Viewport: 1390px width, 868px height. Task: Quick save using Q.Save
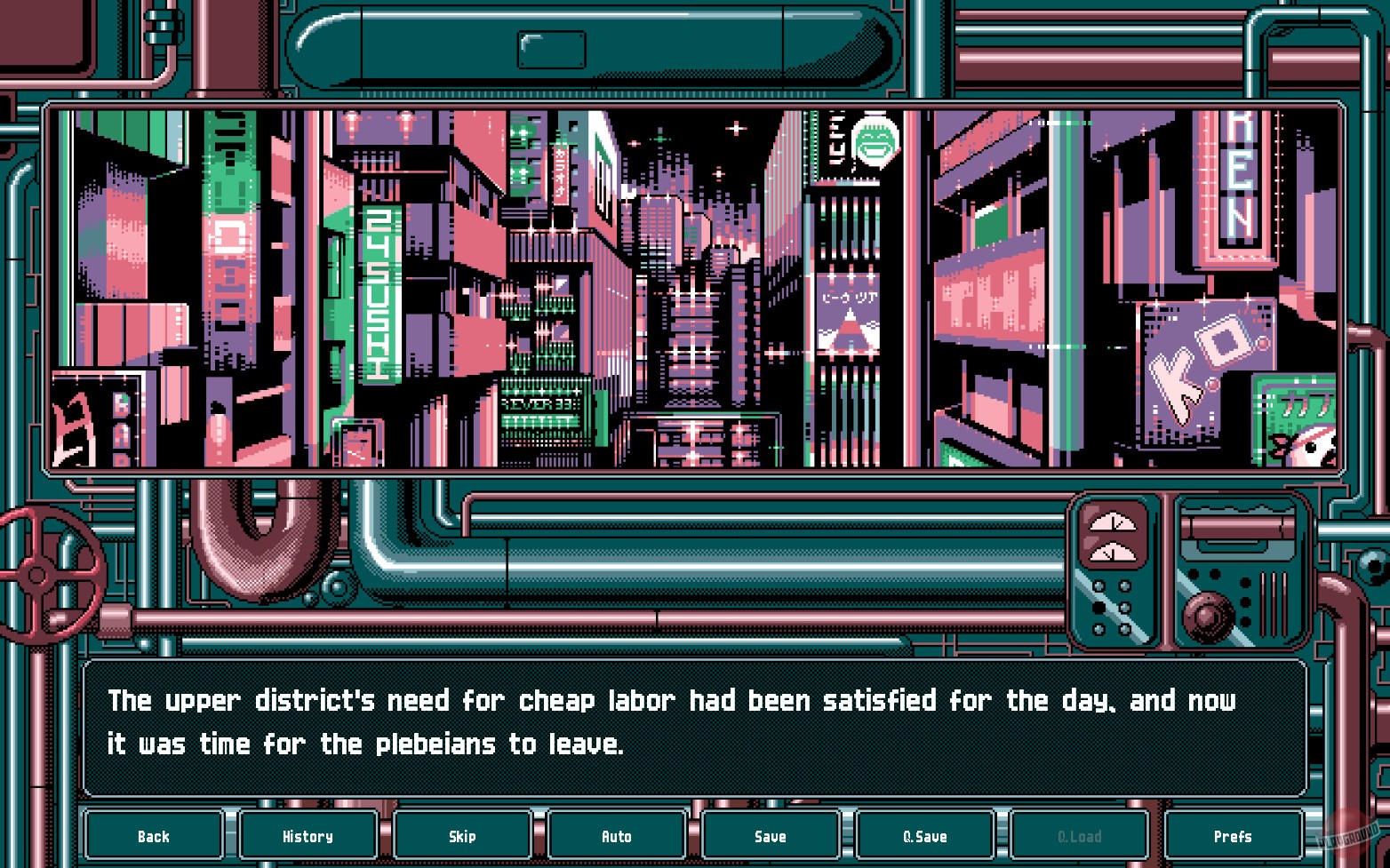coord(925,836)
